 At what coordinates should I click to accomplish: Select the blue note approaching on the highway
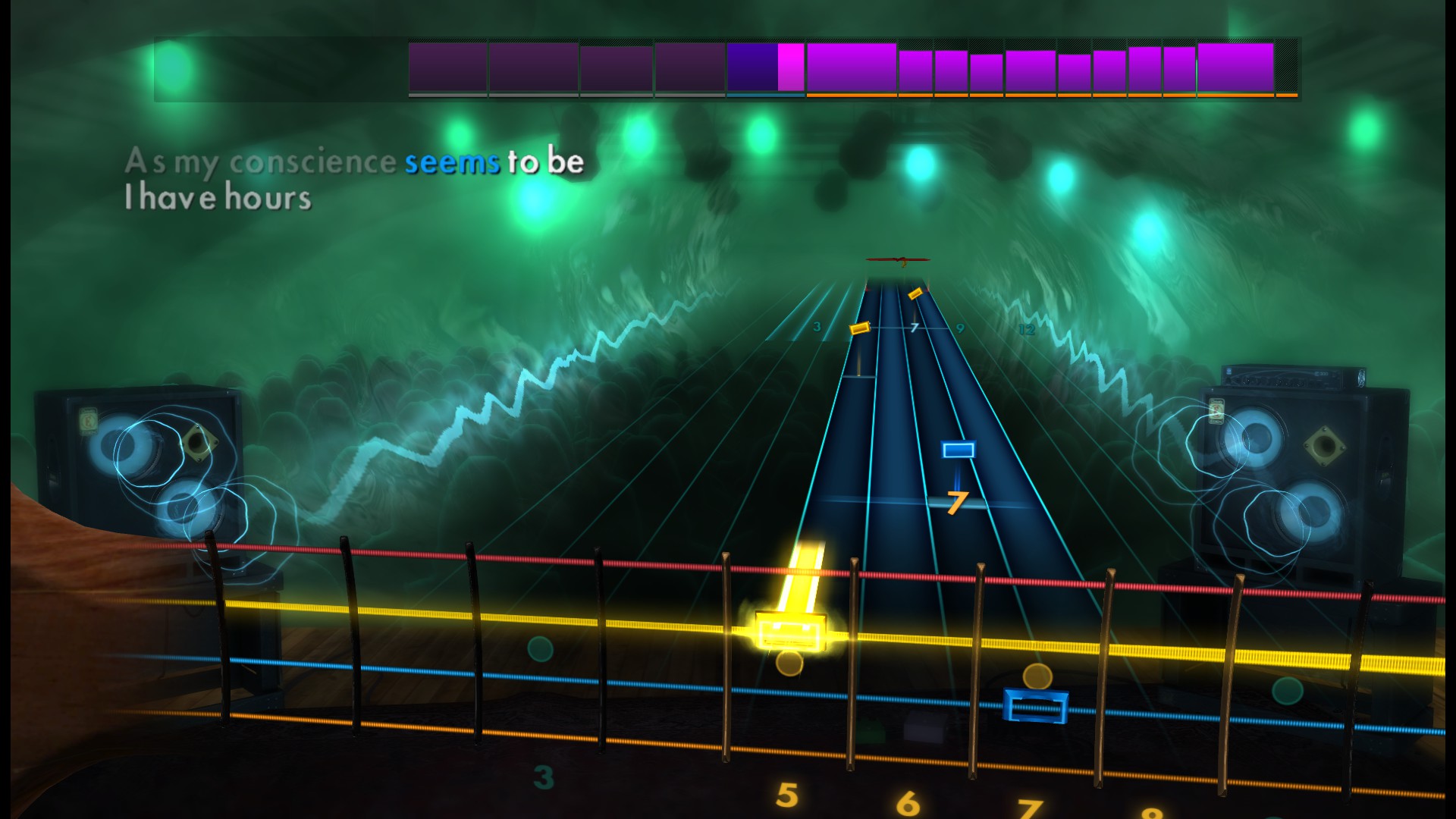click(957, 450)
